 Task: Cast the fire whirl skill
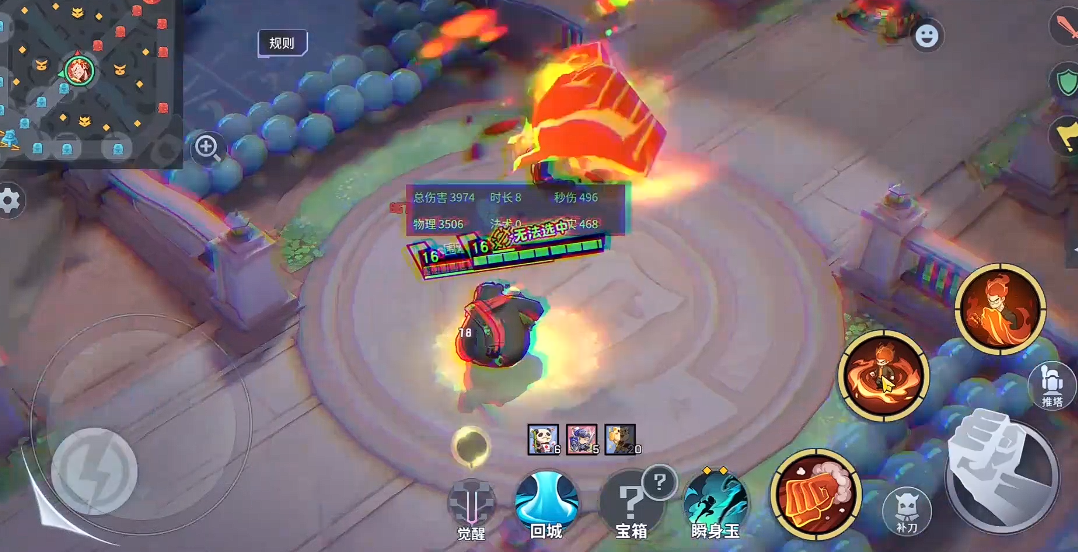[883, 374]
